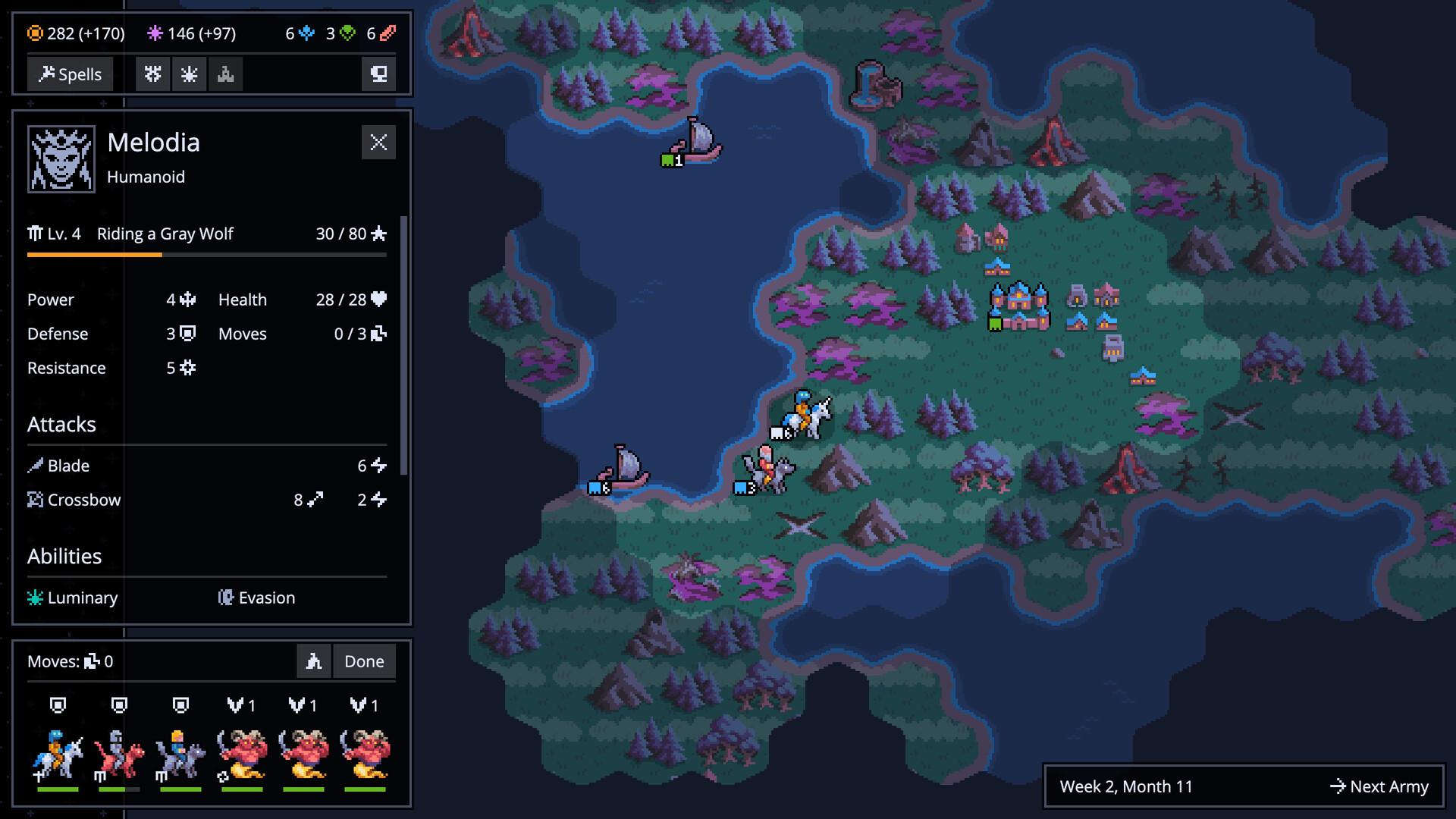Viewport: 1456px width, 819px height.
Task: Select Melodia's portrait
Action: coord(61,159)
